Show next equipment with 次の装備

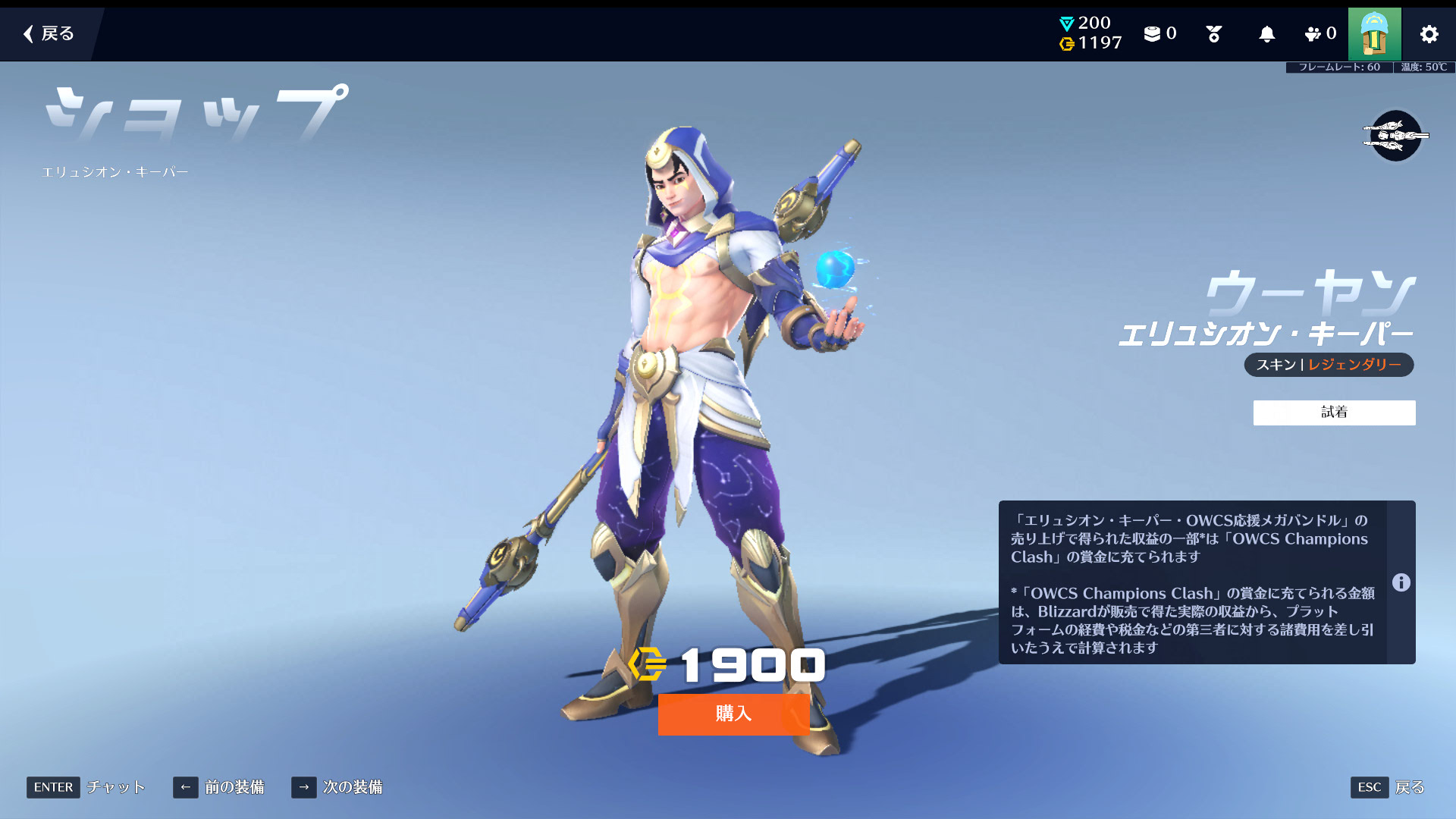point(337,787)
